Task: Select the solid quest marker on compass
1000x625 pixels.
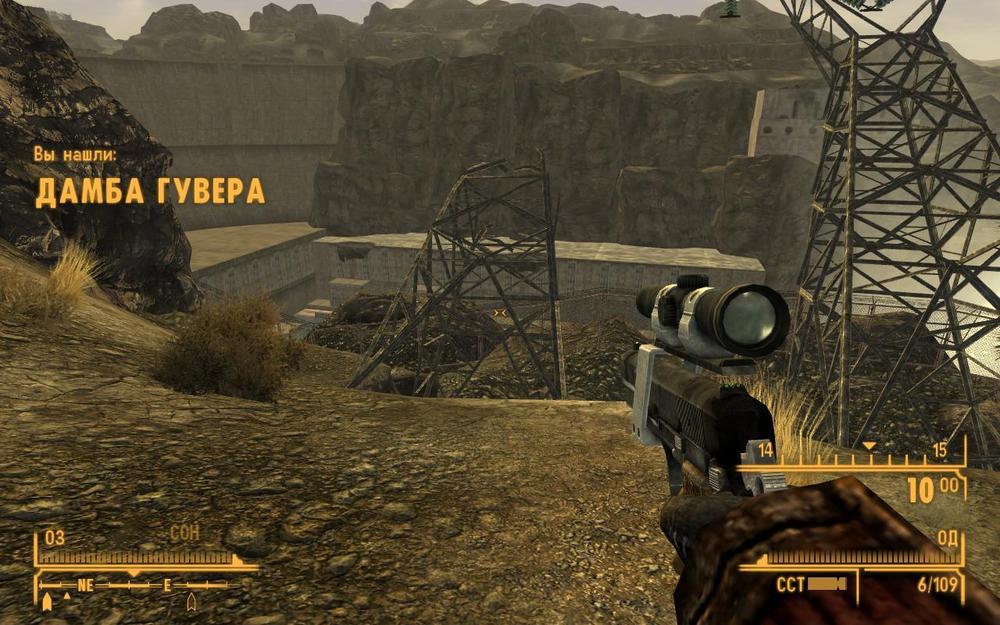Action: tap(47, 601)
